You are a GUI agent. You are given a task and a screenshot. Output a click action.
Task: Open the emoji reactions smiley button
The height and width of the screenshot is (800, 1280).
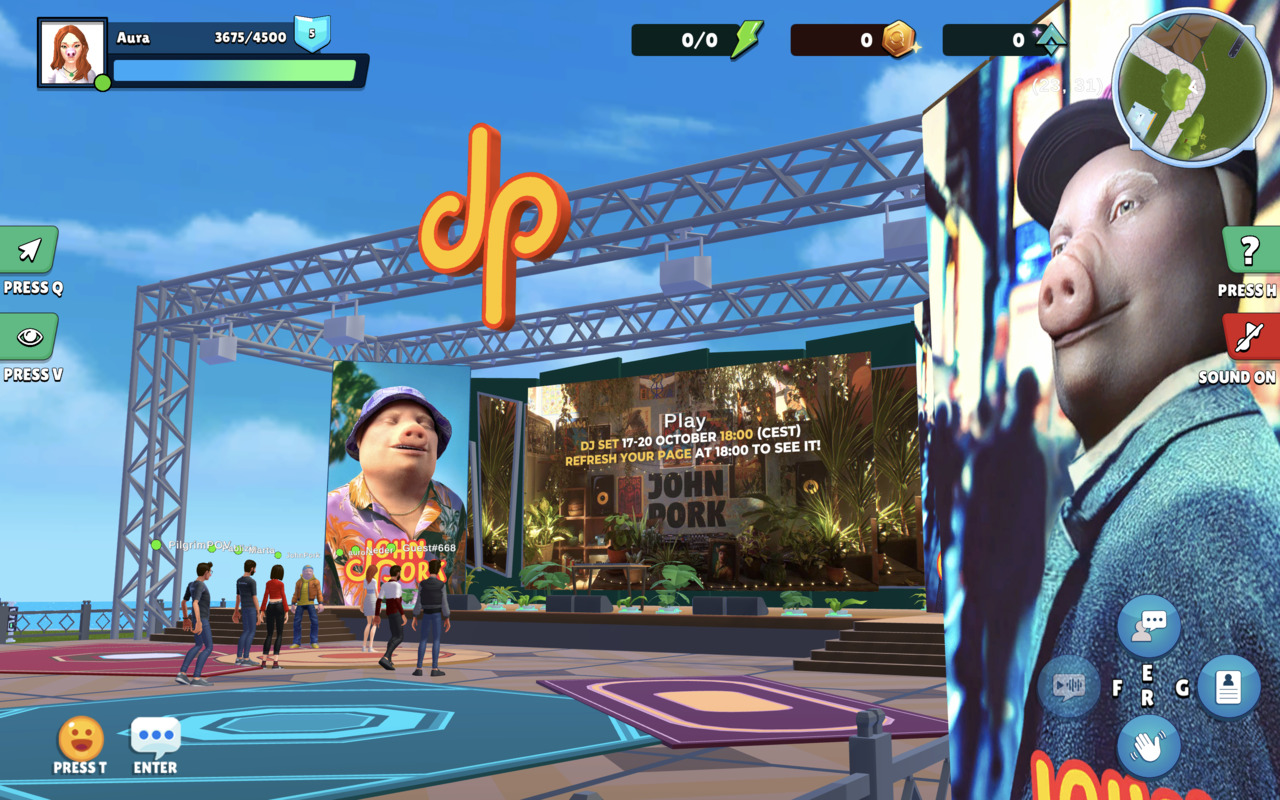pyautogui.click(x=81, y=739)
